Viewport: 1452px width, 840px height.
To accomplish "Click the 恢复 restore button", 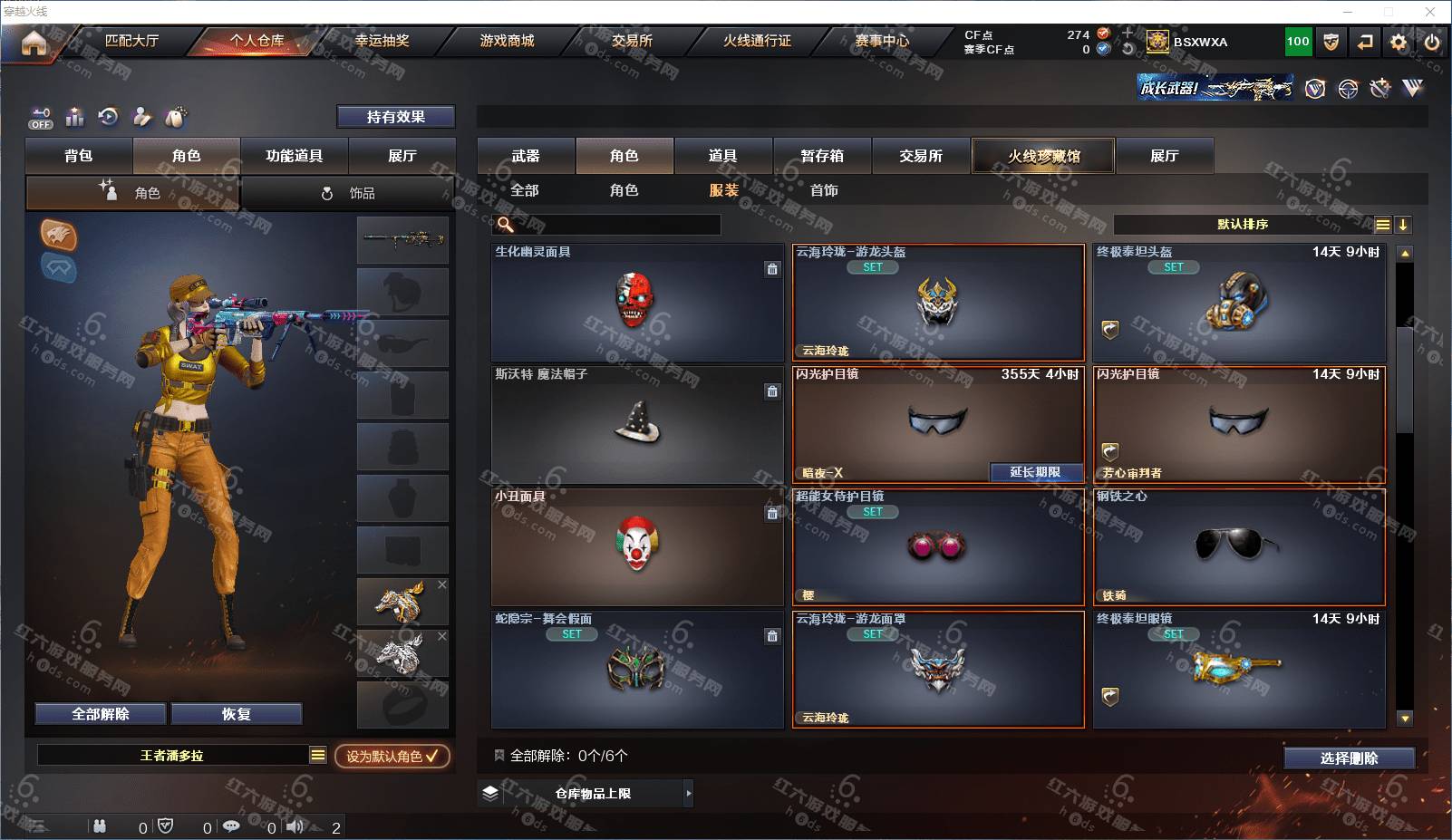I will click(236, 714).
